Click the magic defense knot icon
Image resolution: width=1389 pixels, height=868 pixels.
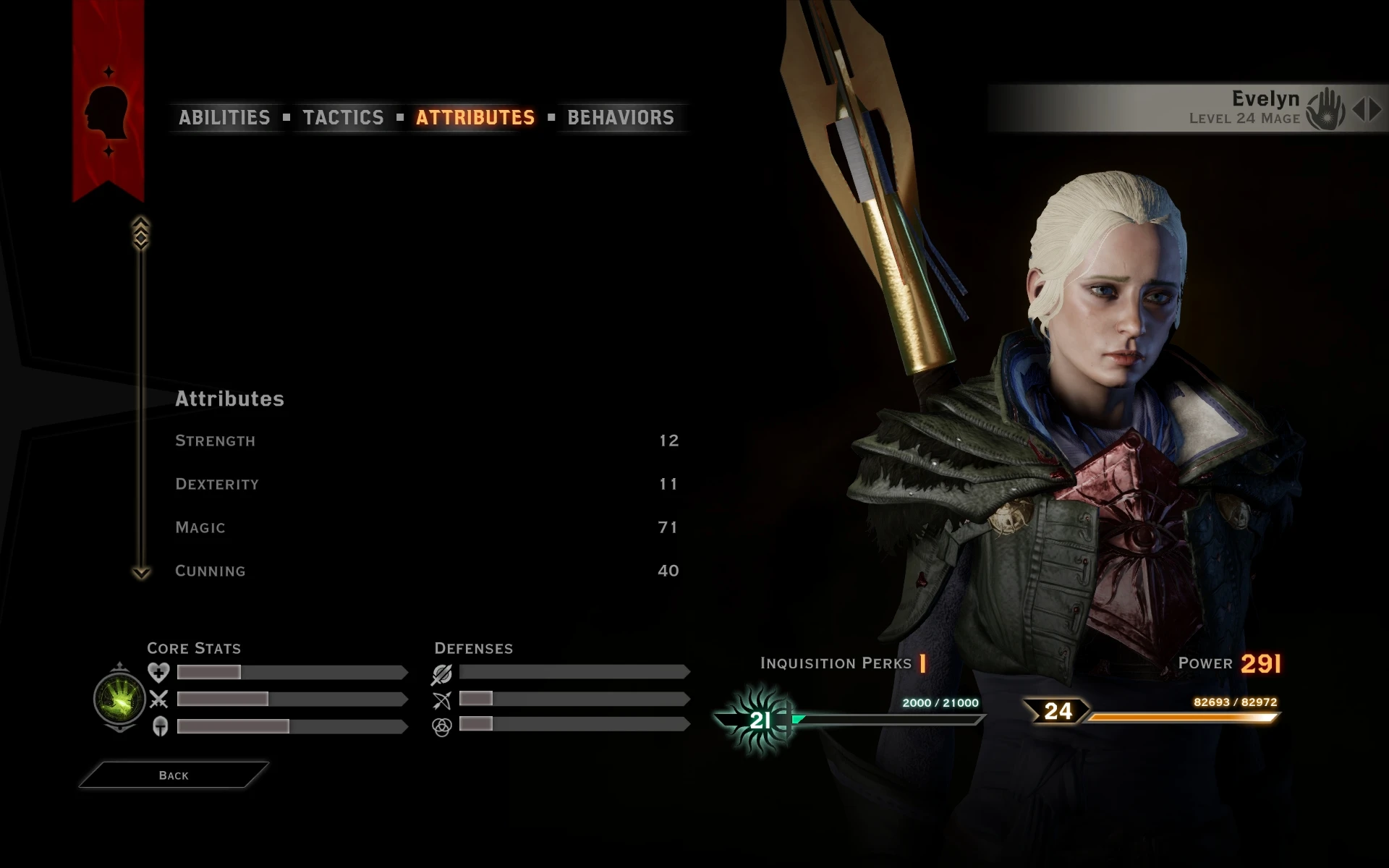pyautogui.click(x=443, y=728)
